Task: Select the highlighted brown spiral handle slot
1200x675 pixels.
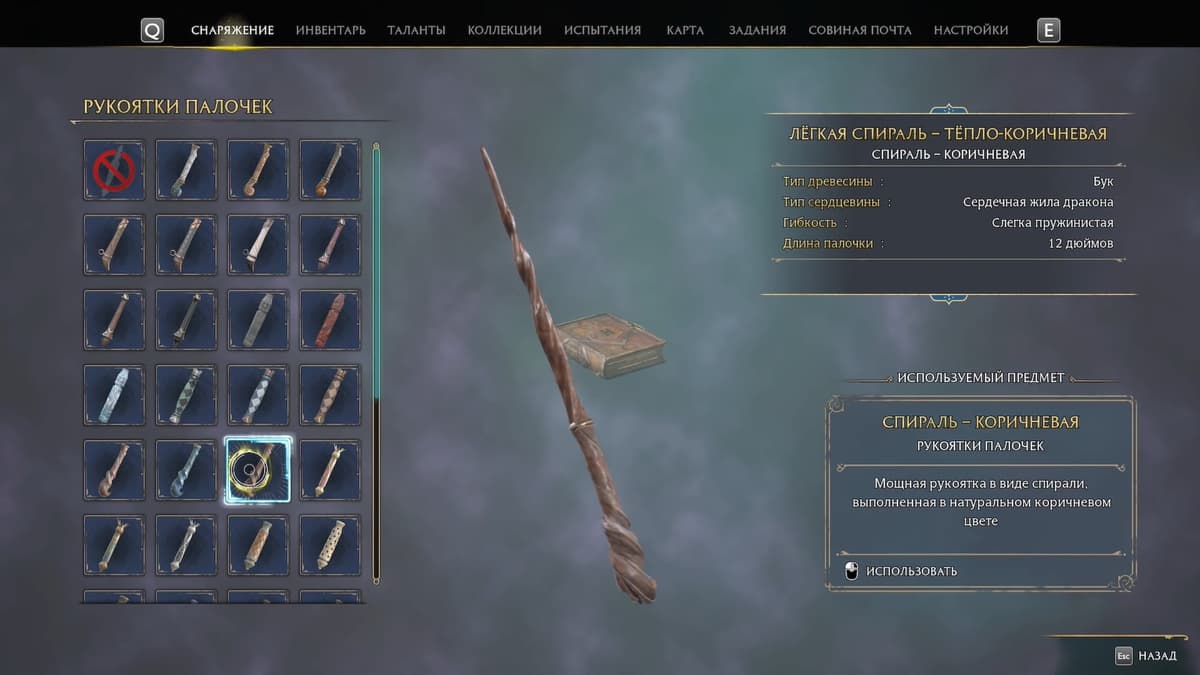Action: click(258, 470)
